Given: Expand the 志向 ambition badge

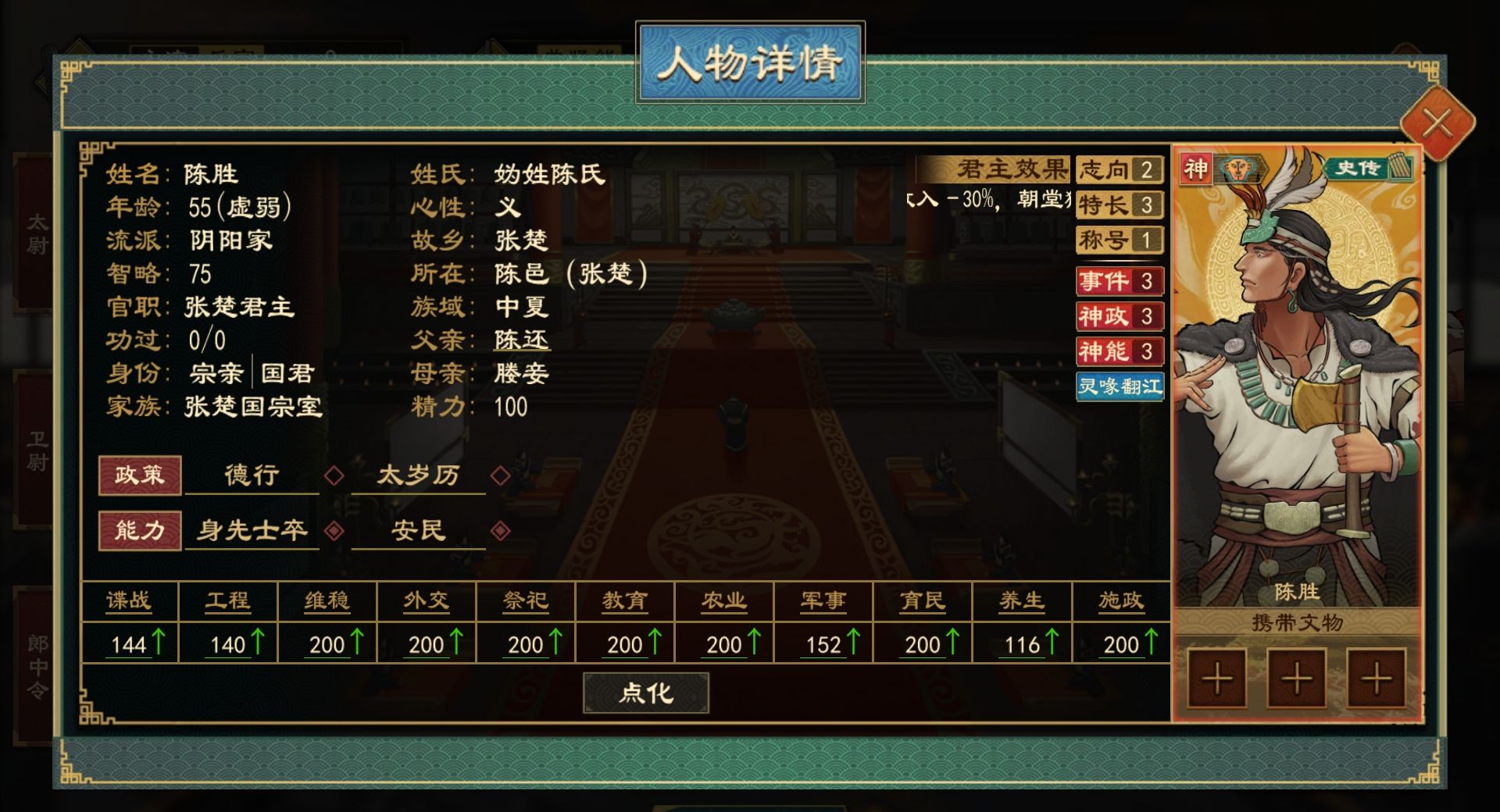Looking at the screenshot, I should click(1120, 169).
